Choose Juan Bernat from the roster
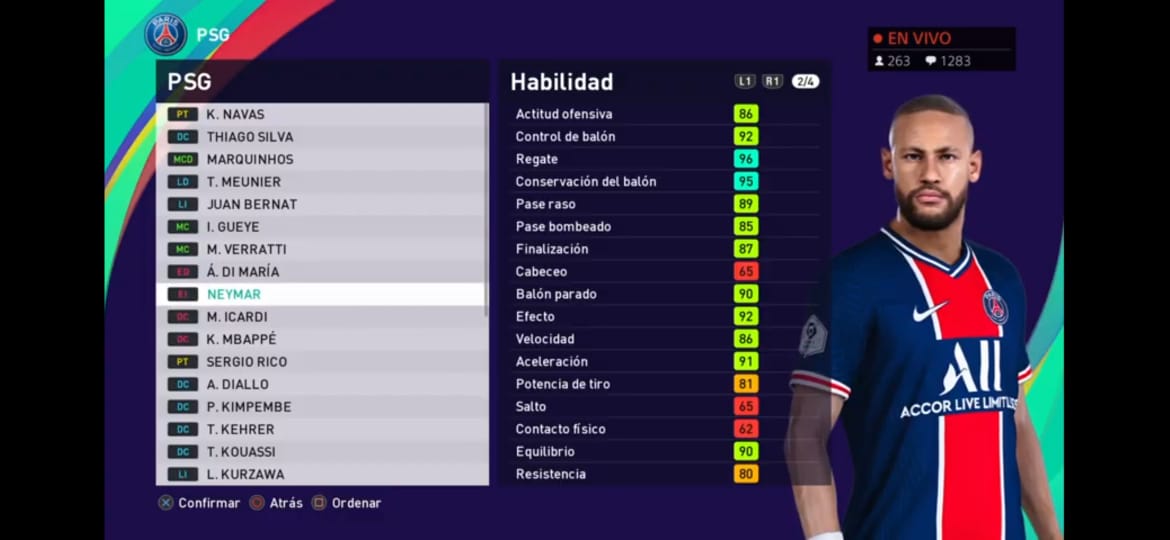The image size is (1170, 540). pos(320,204)
